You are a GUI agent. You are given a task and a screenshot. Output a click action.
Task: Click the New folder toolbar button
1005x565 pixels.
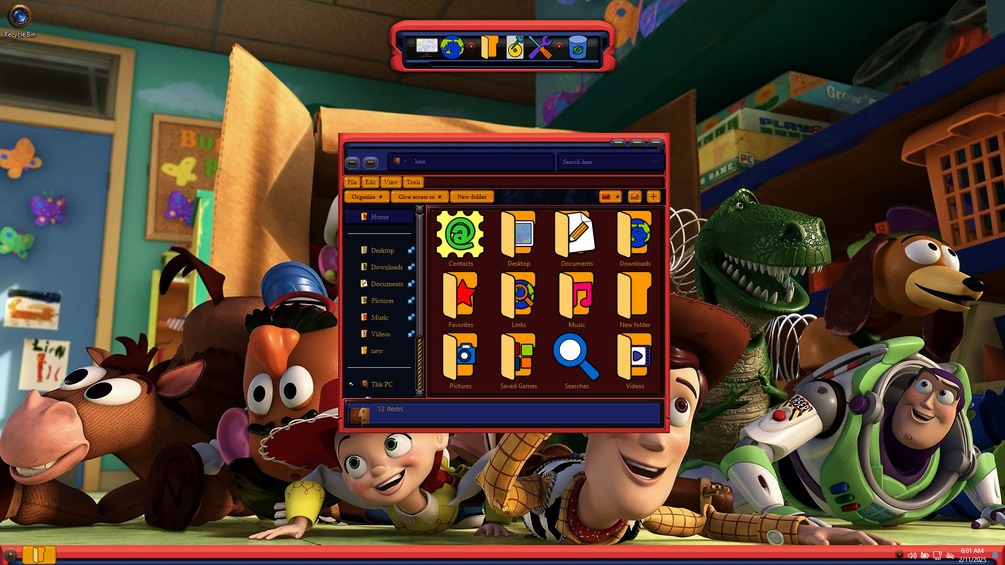[471, 197]
